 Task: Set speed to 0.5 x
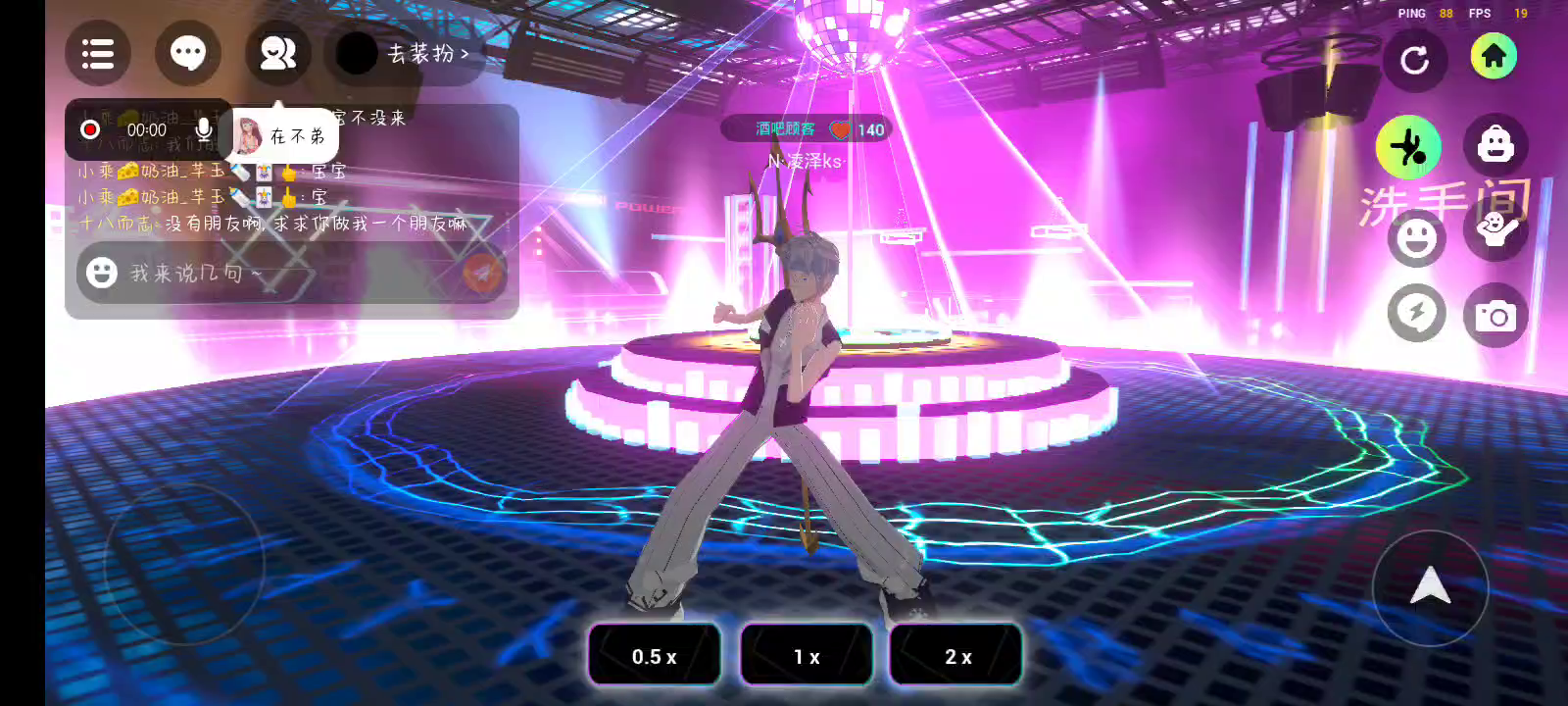(x=654, y=656)
